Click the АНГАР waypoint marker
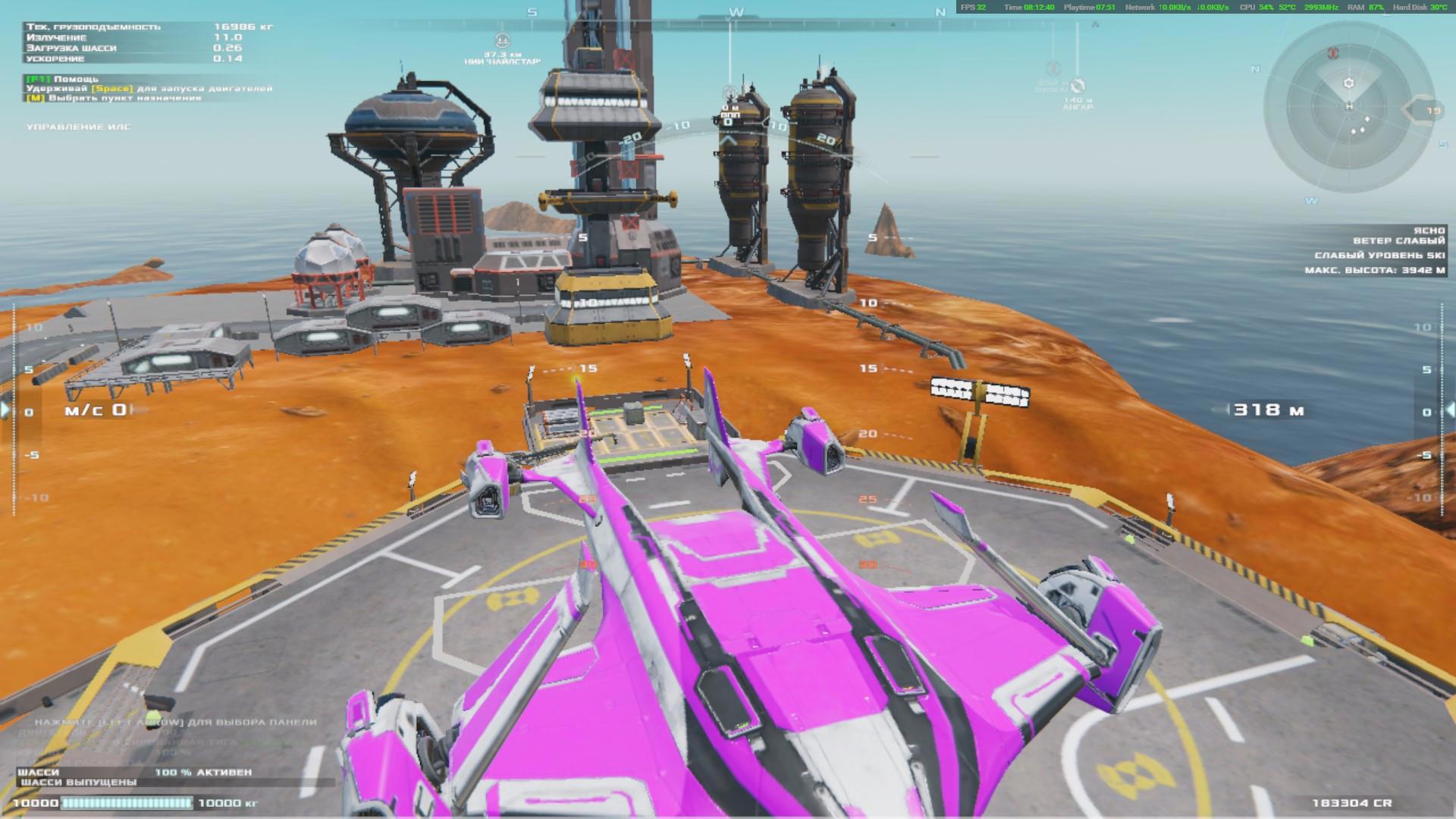Image resolution: width=1456 pixels, height=819 pixels. click(1078, 86)
